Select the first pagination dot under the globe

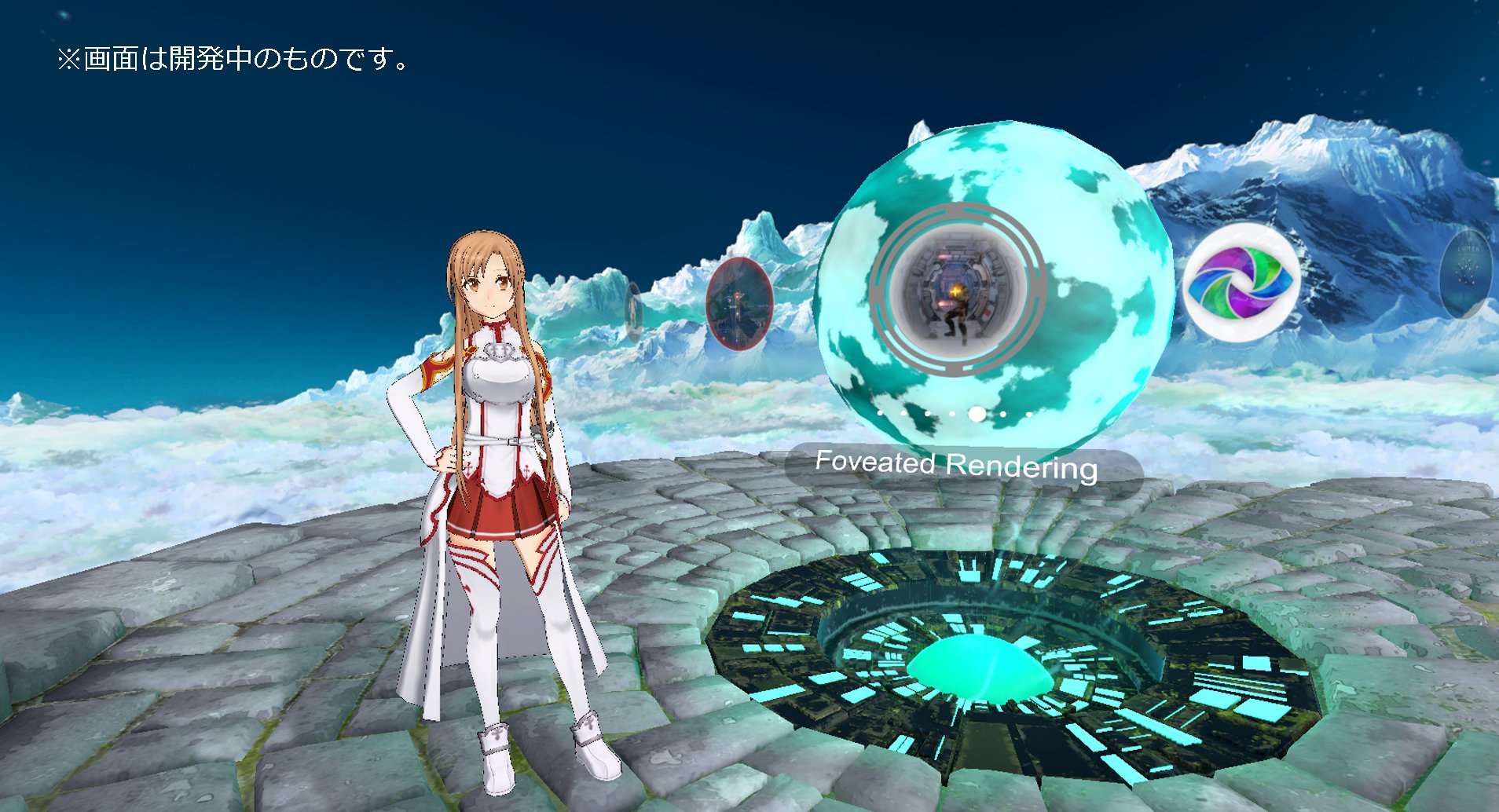(880, 414)
